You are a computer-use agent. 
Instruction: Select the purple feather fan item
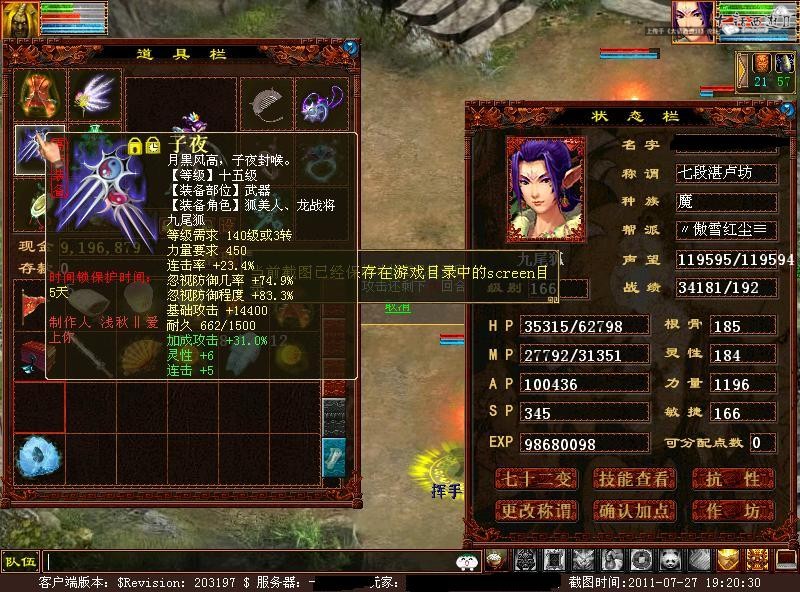[95, 96]
